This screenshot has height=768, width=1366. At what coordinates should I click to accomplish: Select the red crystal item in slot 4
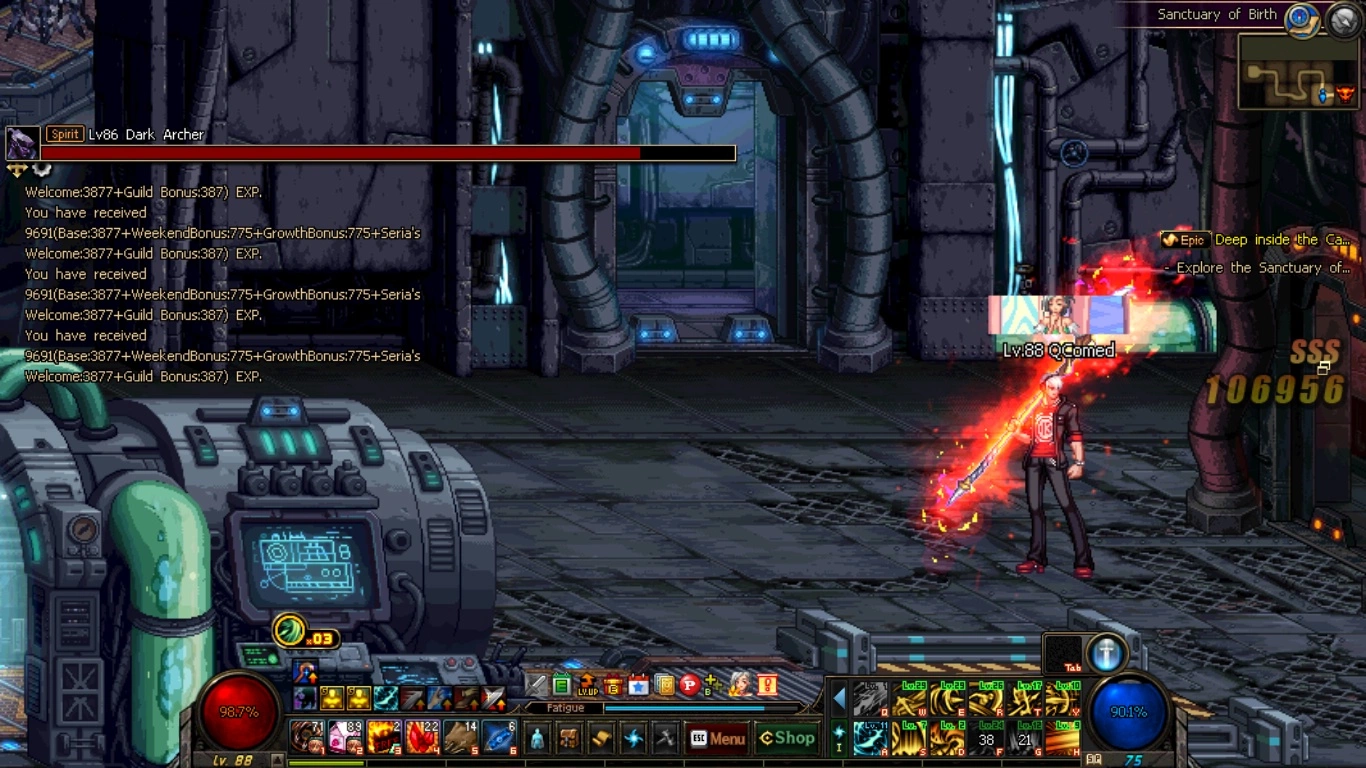pos(422,738)
